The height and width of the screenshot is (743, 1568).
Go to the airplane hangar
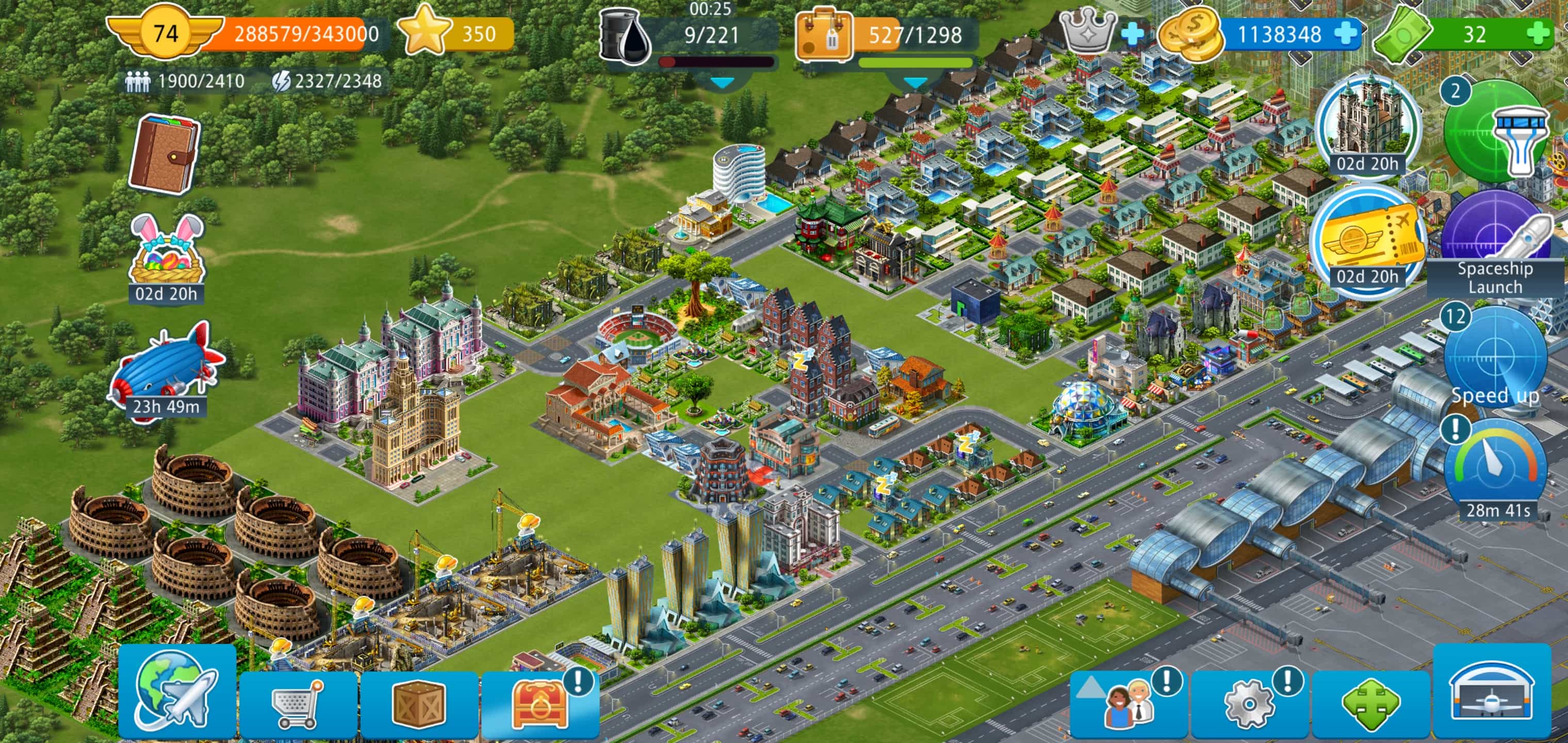pos(1492,696)
